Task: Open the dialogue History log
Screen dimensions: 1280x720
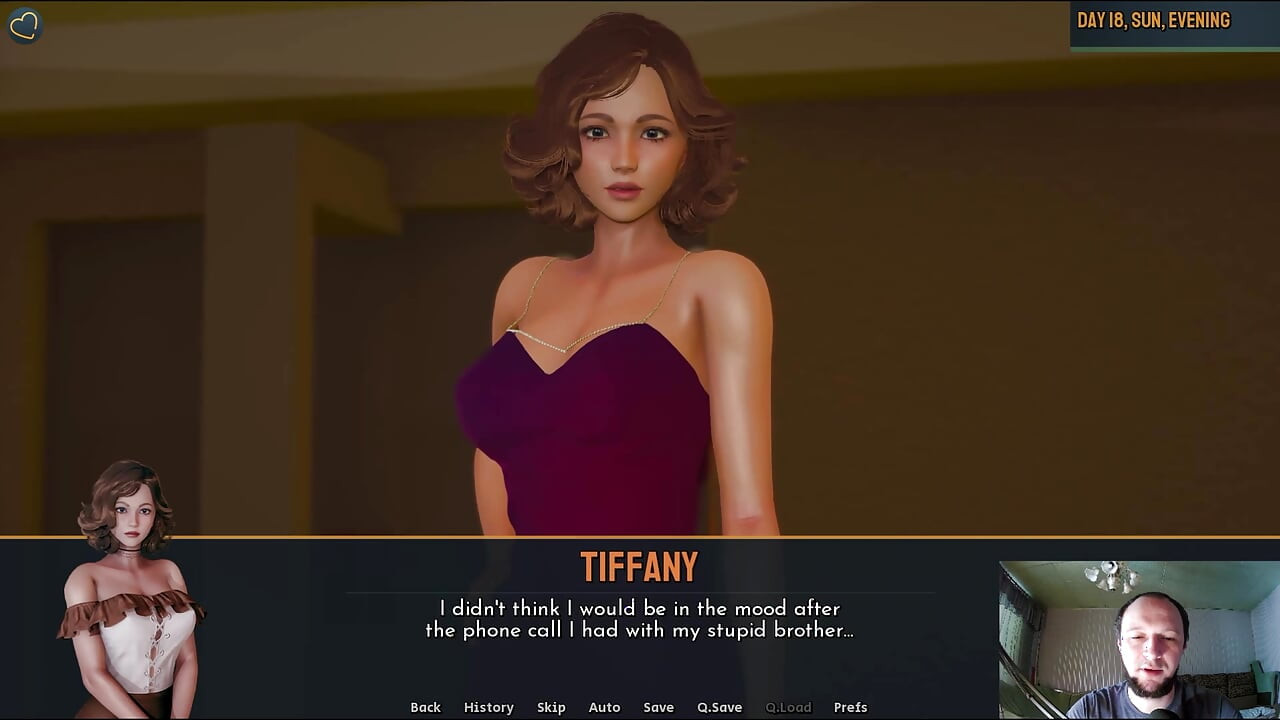Action: point(488,707)
